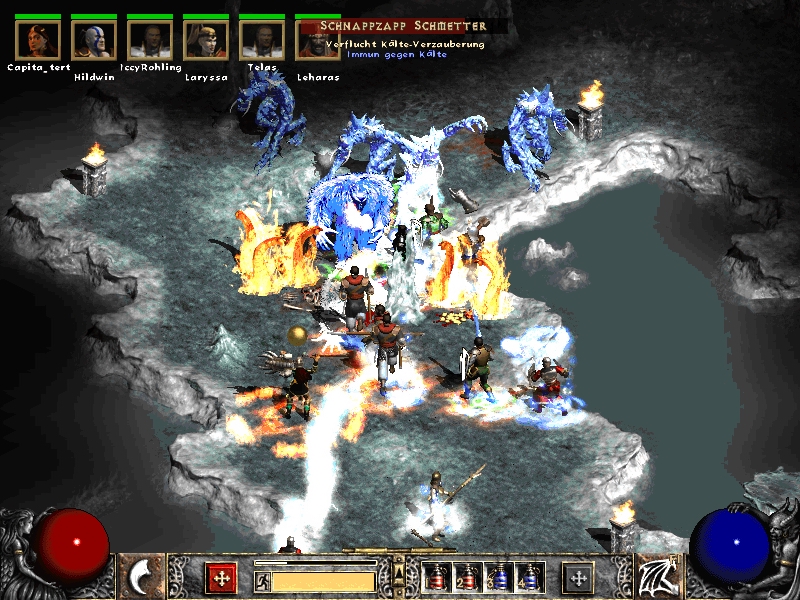This screenshot has height=600, width=800.
Task: Click the Telas party portrait
Action: 262,40
